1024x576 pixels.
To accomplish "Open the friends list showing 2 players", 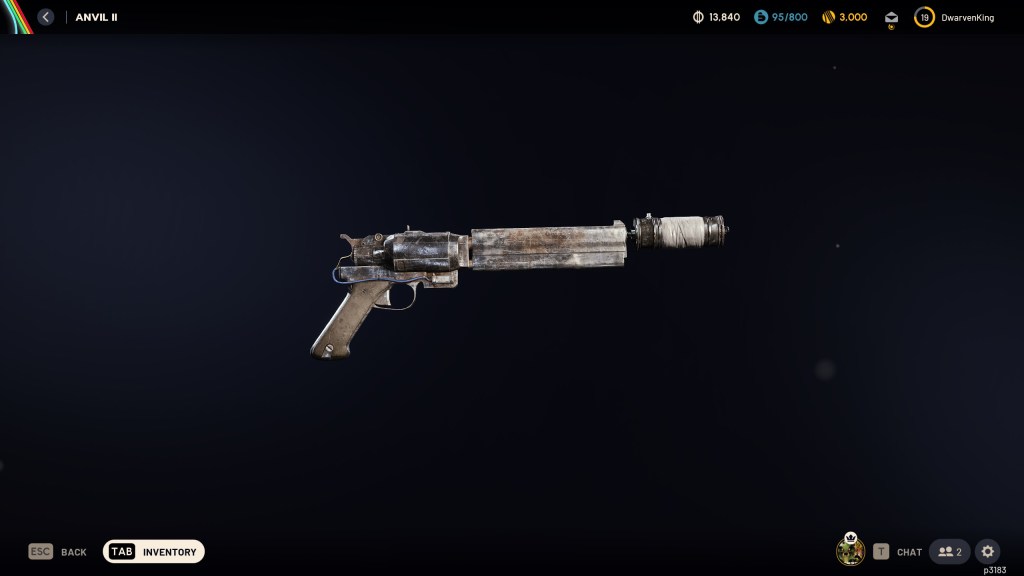I will [950, 552].
